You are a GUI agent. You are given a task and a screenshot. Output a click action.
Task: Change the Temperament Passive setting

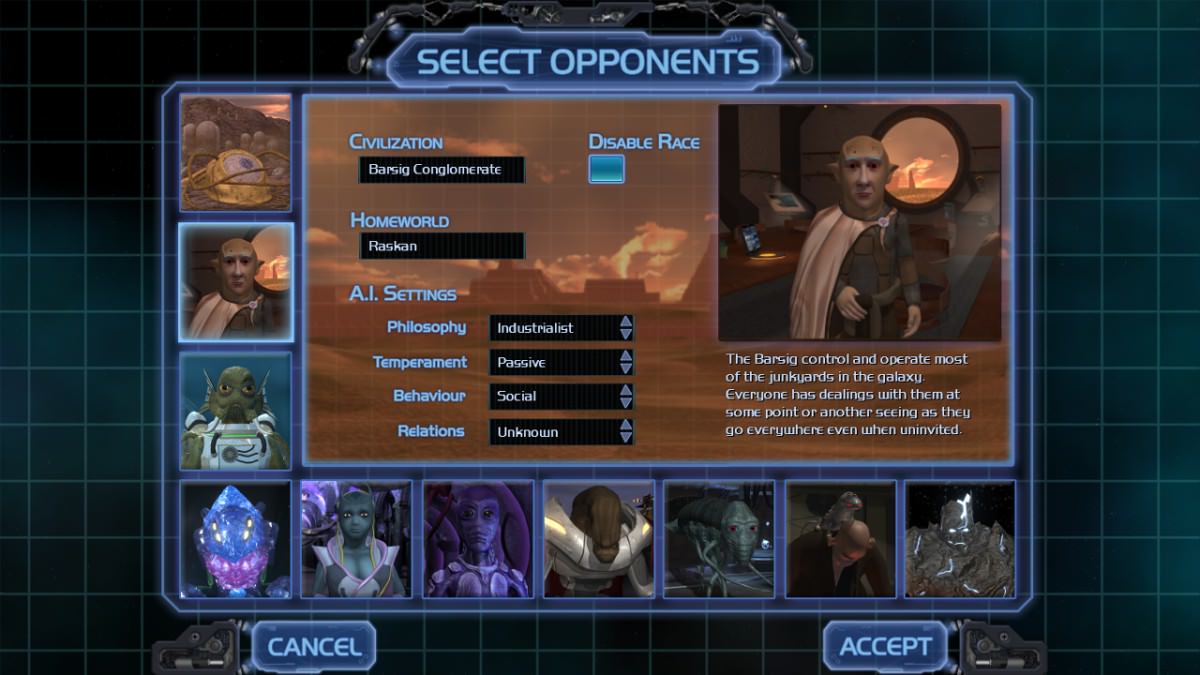(561, 362)
